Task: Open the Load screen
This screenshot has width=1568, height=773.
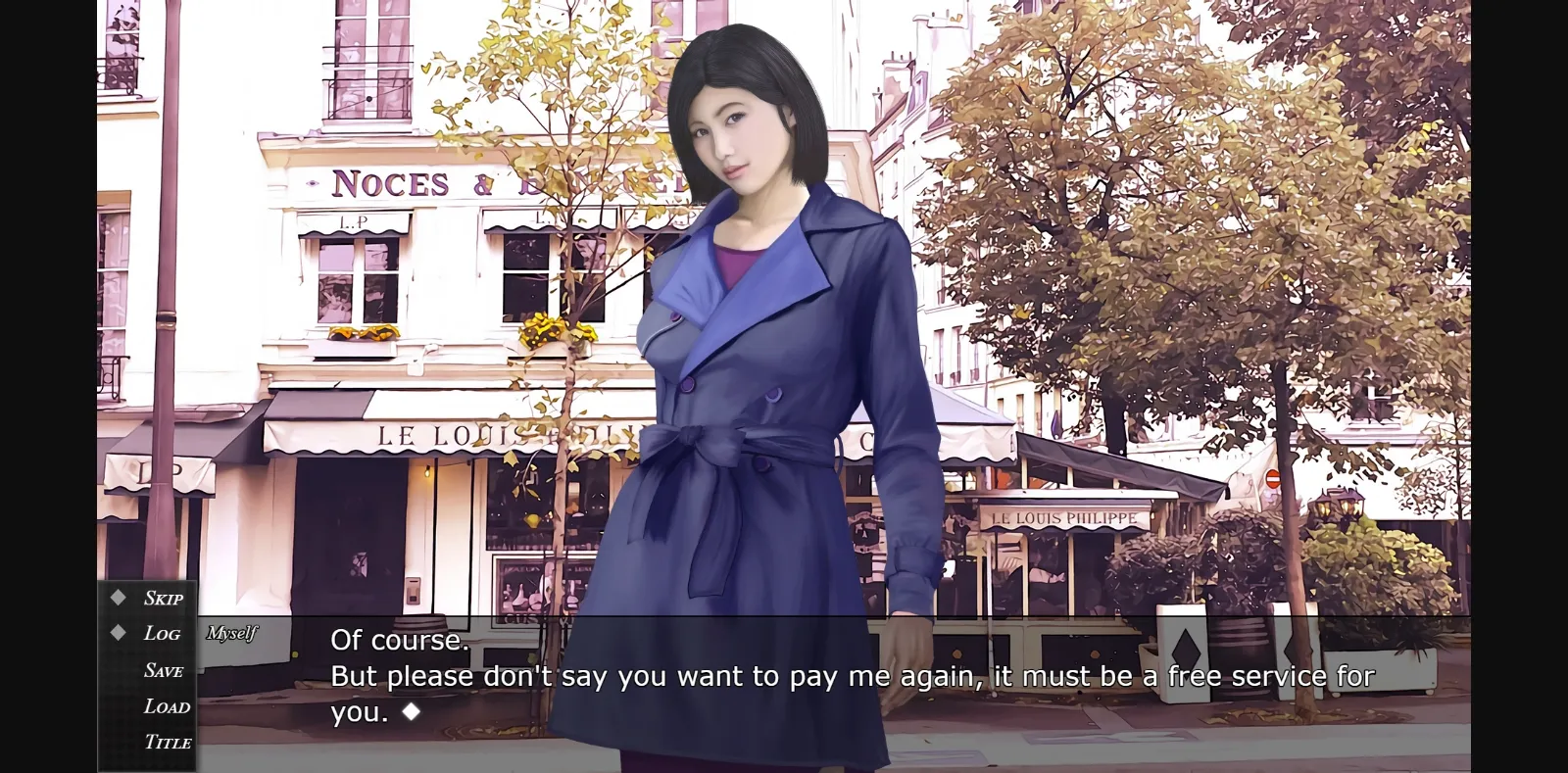Action: tap(167, 705)
